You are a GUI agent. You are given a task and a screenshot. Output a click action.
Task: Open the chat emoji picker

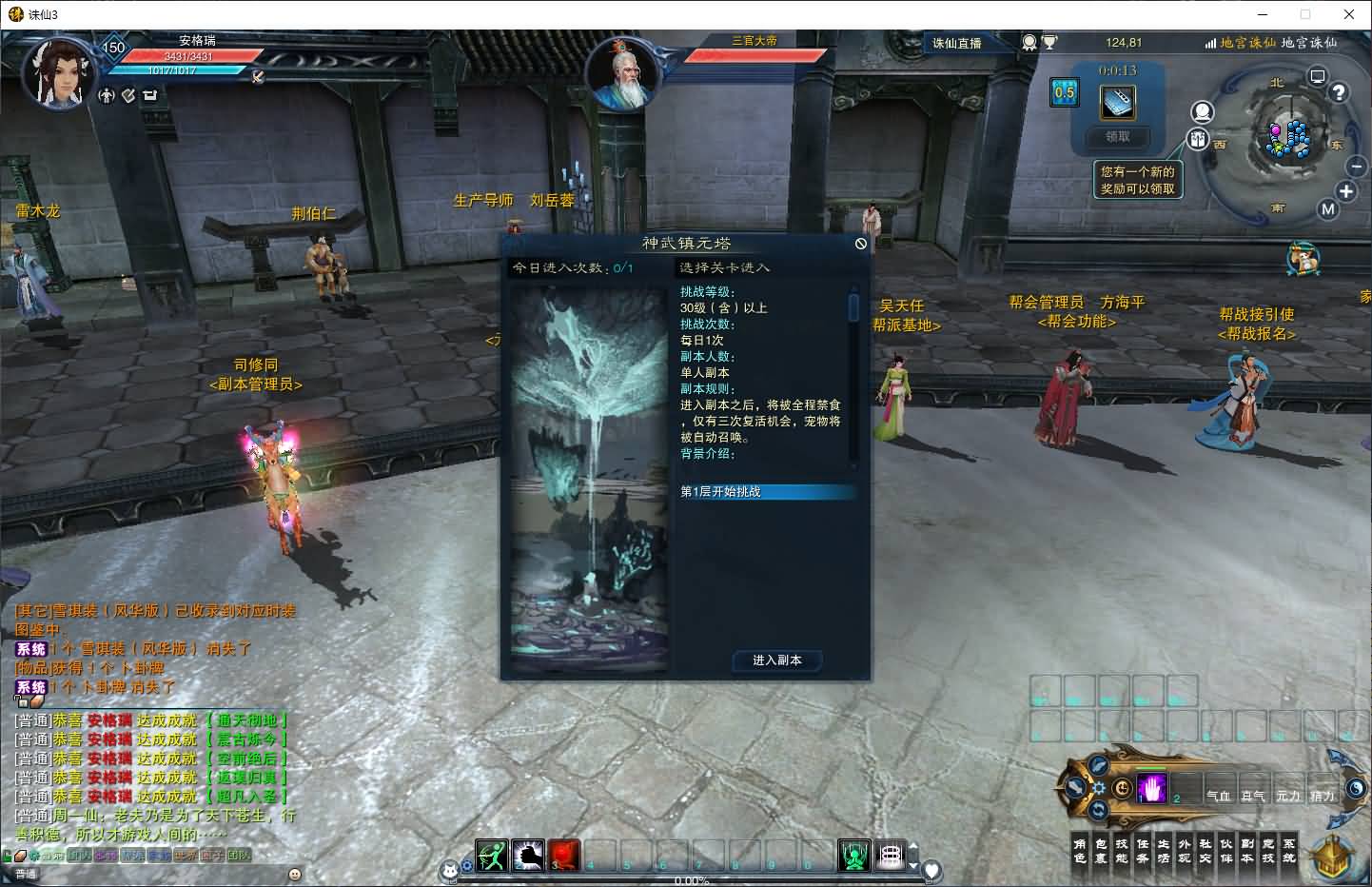click(295, 874)
